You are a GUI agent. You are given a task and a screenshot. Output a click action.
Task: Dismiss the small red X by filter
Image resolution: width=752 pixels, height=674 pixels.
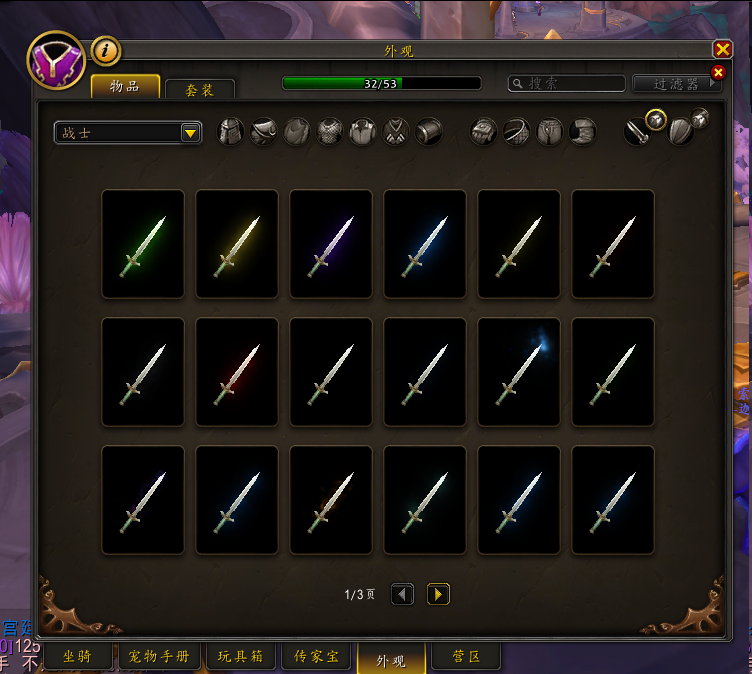717,72
